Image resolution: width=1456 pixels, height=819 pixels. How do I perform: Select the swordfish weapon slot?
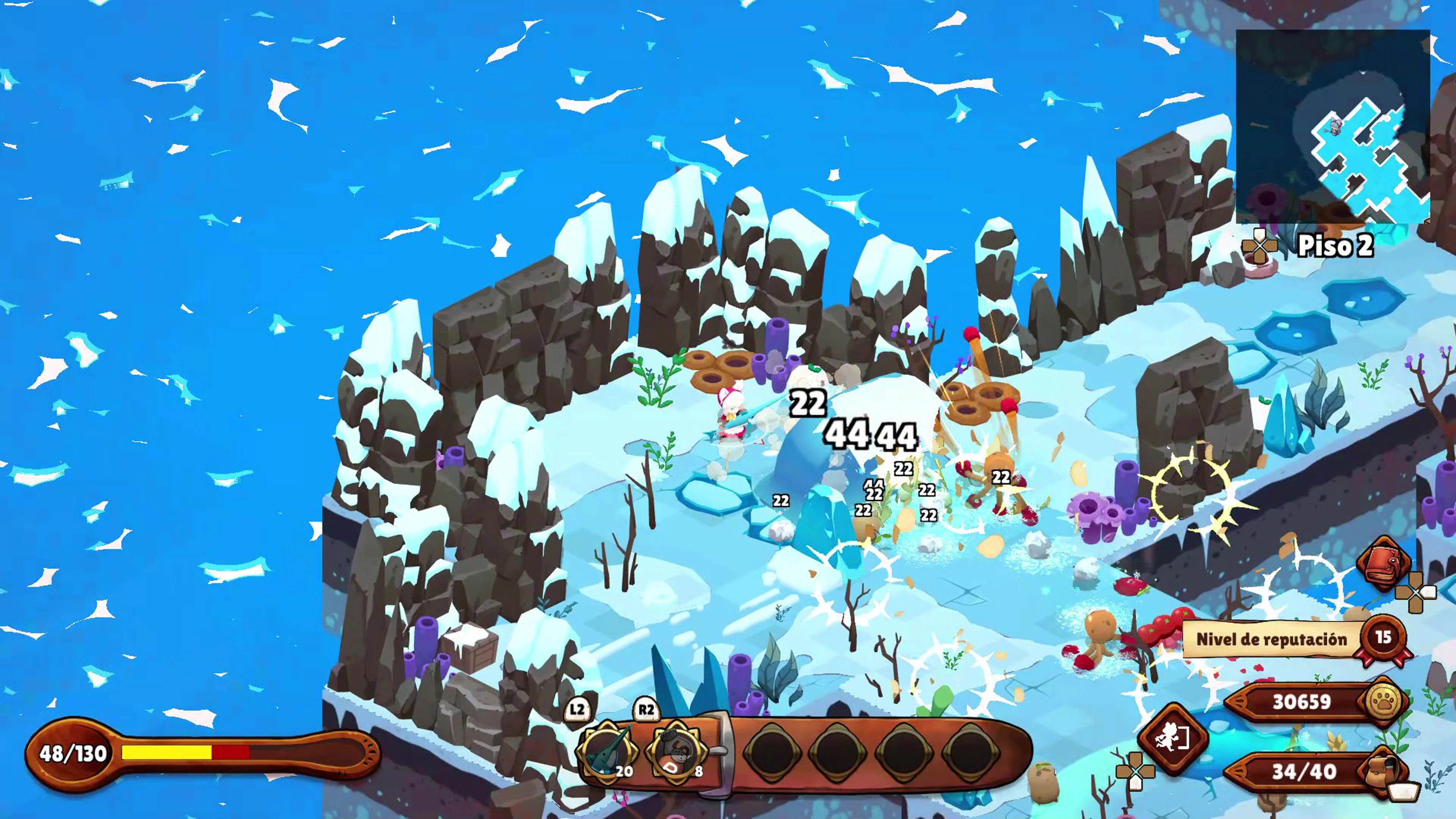606,751
